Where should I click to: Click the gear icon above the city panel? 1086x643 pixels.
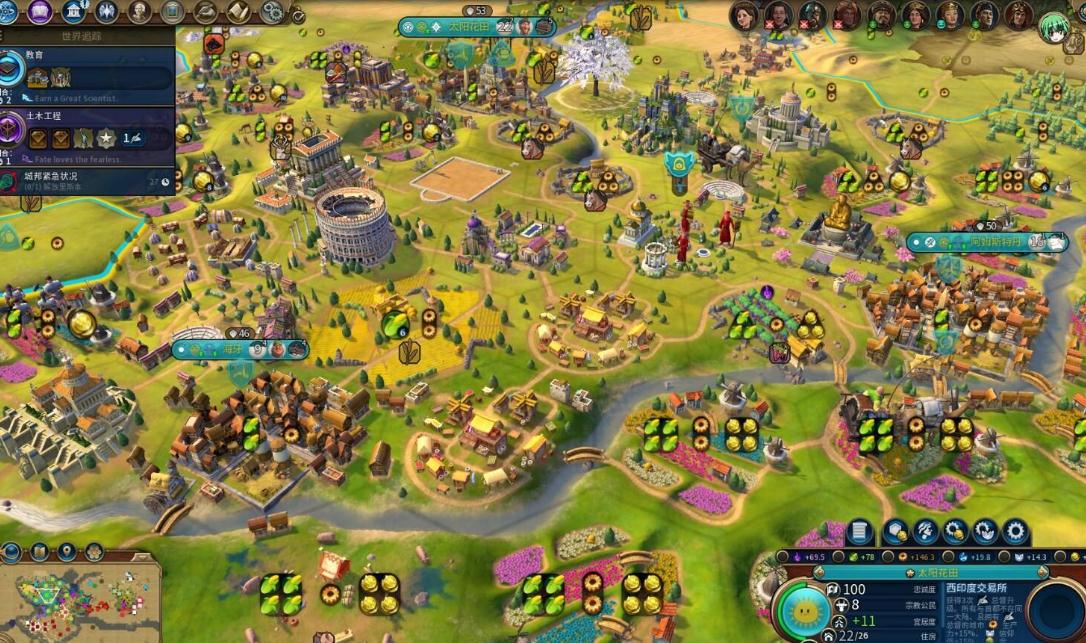(1015, 532)
